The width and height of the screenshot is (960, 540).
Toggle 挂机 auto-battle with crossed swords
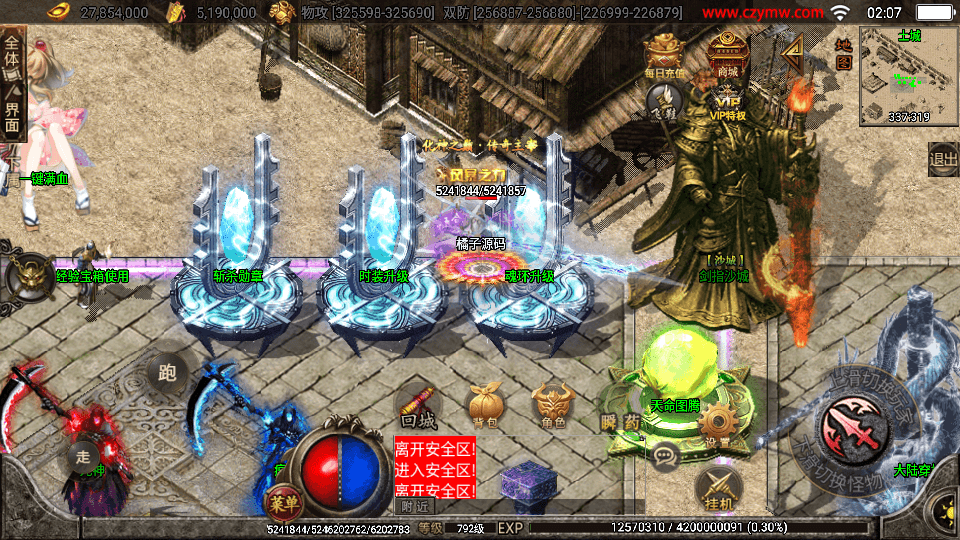(x=717, y=487)
